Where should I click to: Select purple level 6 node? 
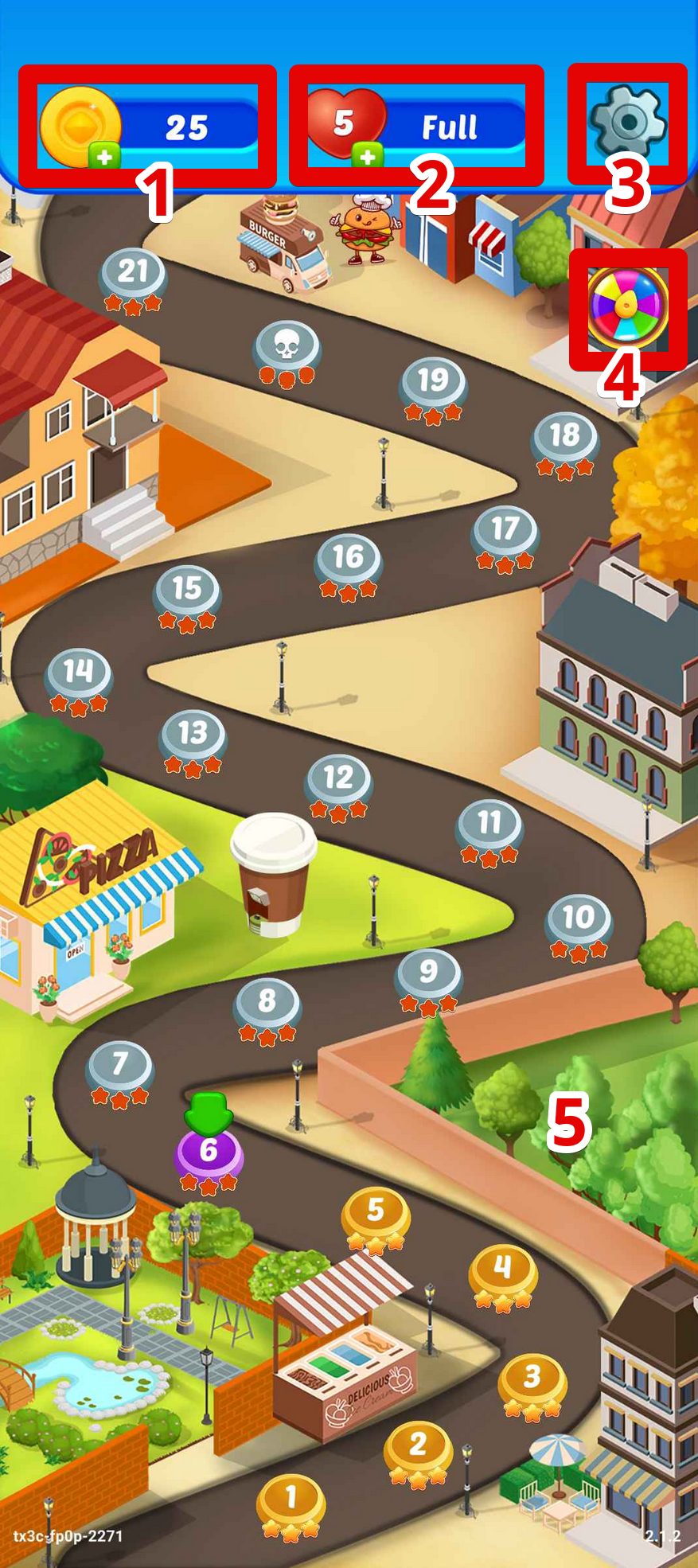pyautogui.click(x=209, y=1151)
